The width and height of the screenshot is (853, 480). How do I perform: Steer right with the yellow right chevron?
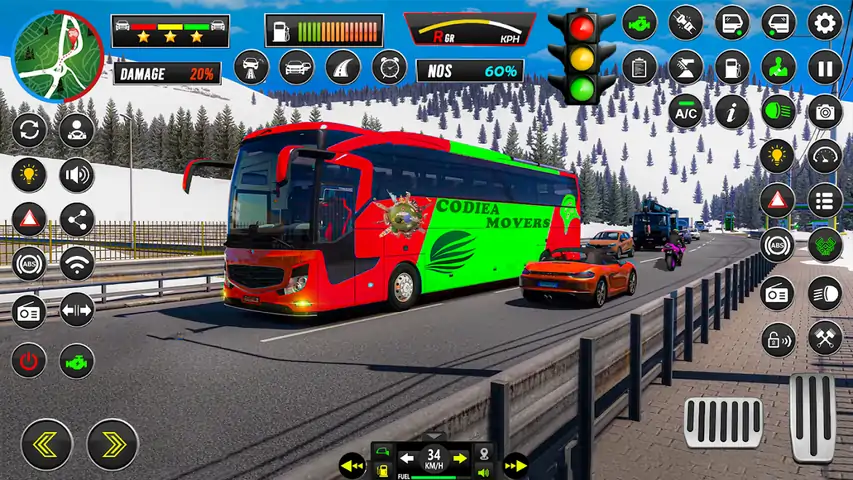point(112,444)
